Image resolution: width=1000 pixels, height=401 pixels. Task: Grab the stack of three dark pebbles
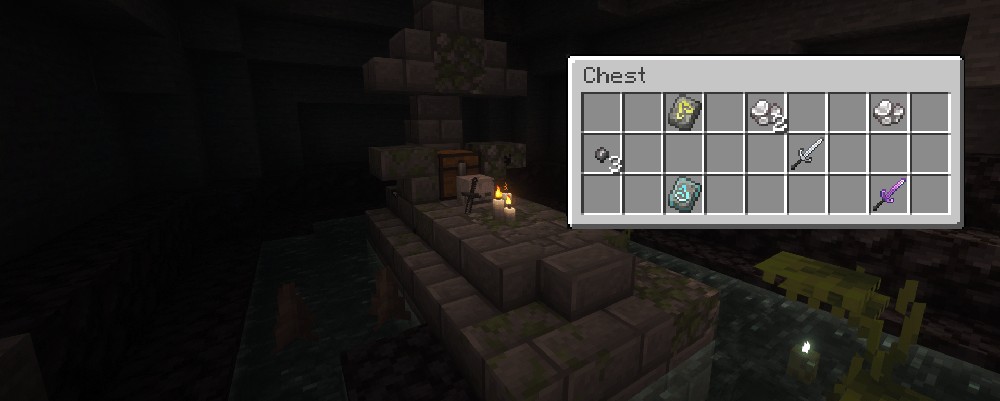tap(603, 154)
